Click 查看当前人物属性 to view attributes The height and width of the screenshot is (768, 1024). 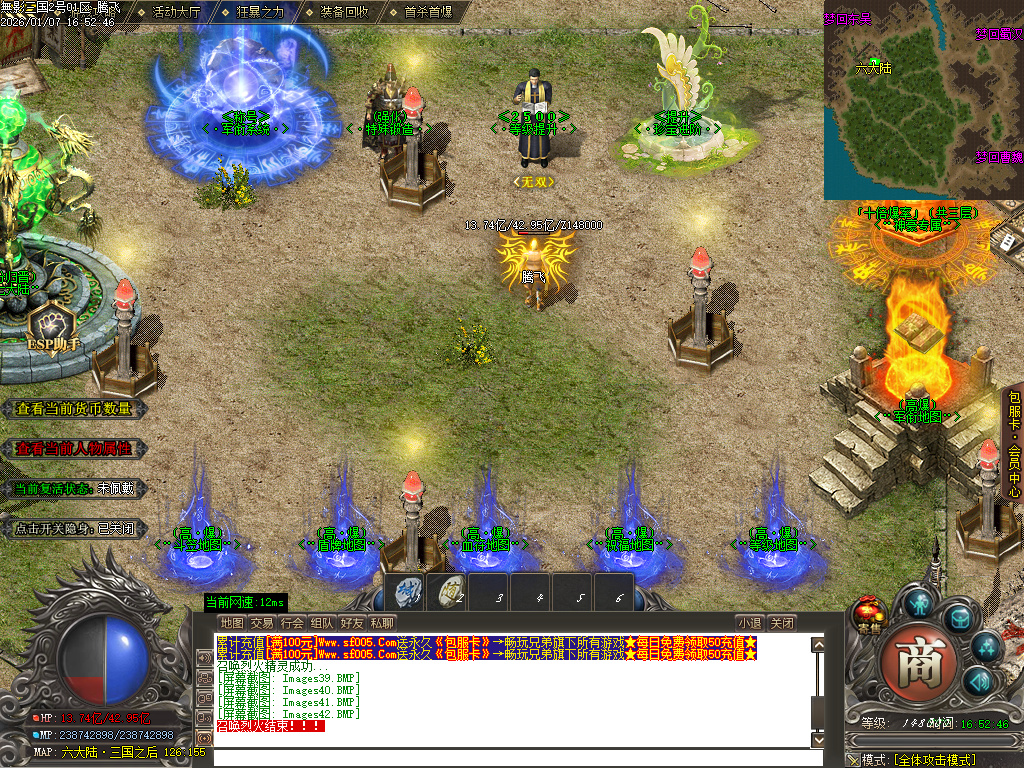coord(74,449)
